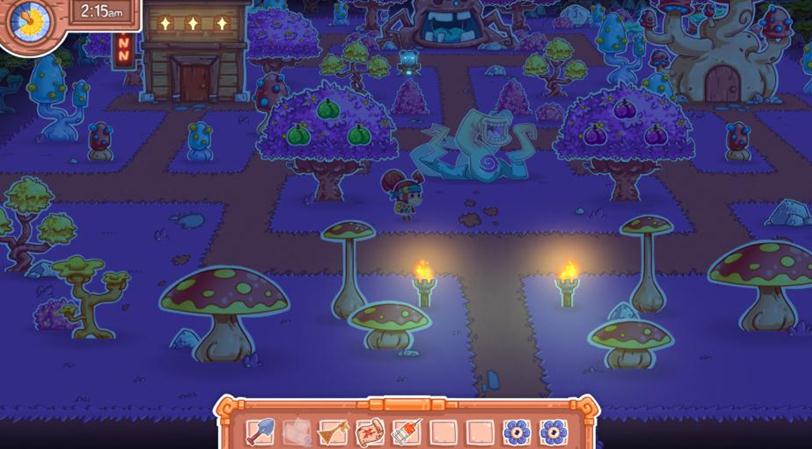The height and width of the screenshot is (449, 812).
Task: Choose the treasure map scroll slot
Action: pyautogui.click(x=370, y=432)
